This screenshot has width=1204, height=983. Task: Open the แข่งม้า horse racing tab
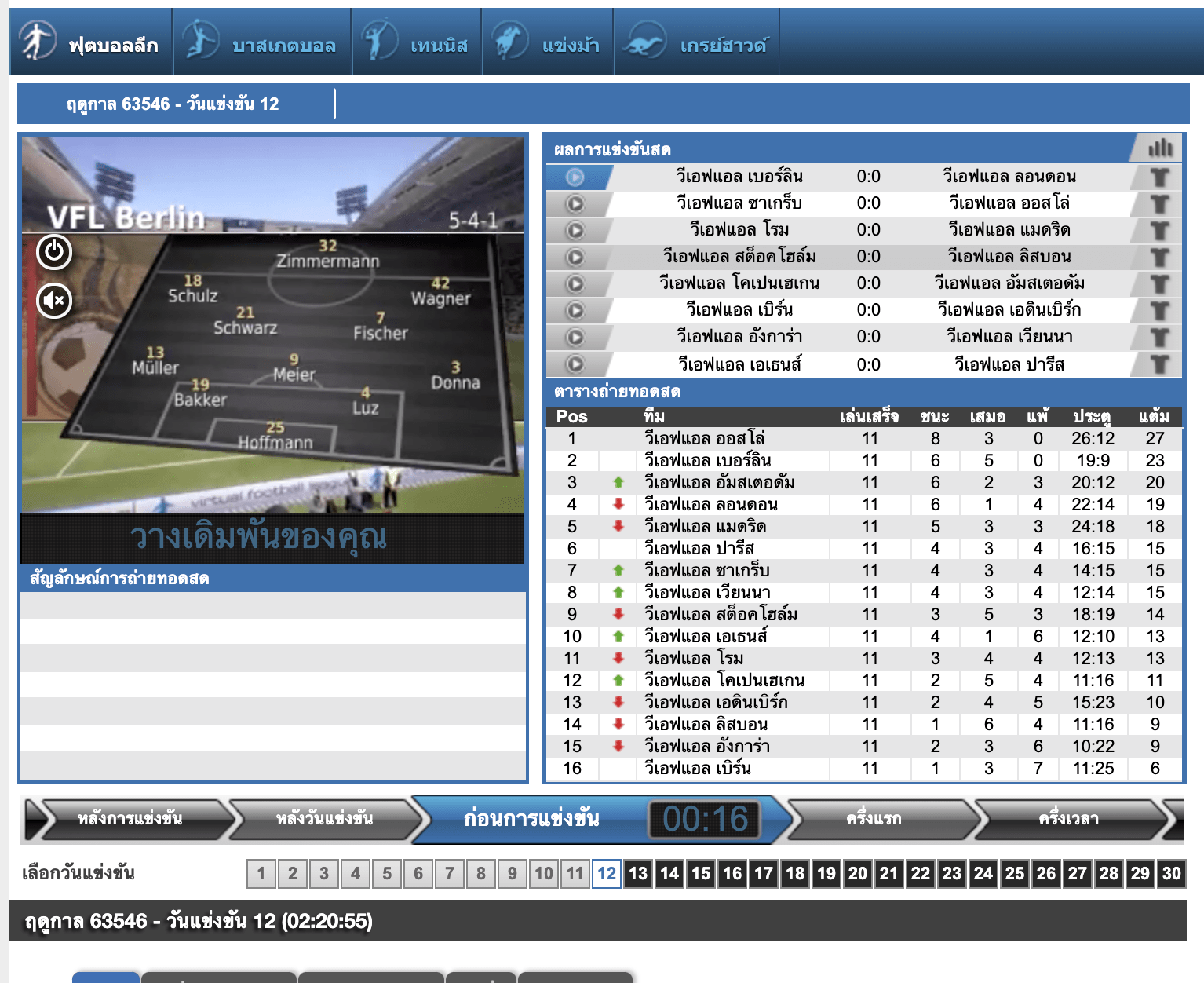pyautogui.click(x=548, y=43)
